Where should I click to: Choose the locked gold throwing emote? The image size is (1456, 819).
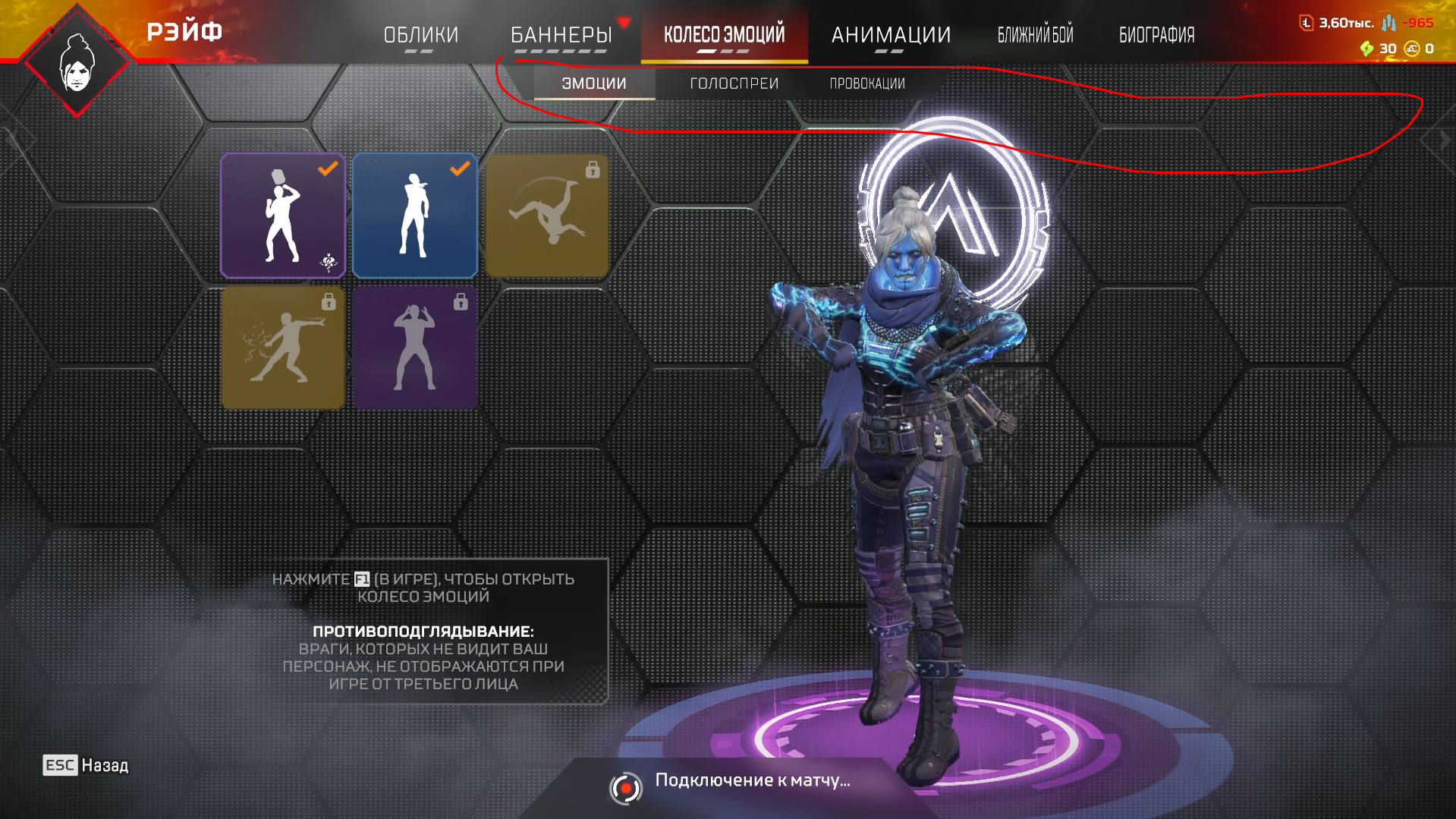(283, 348)
